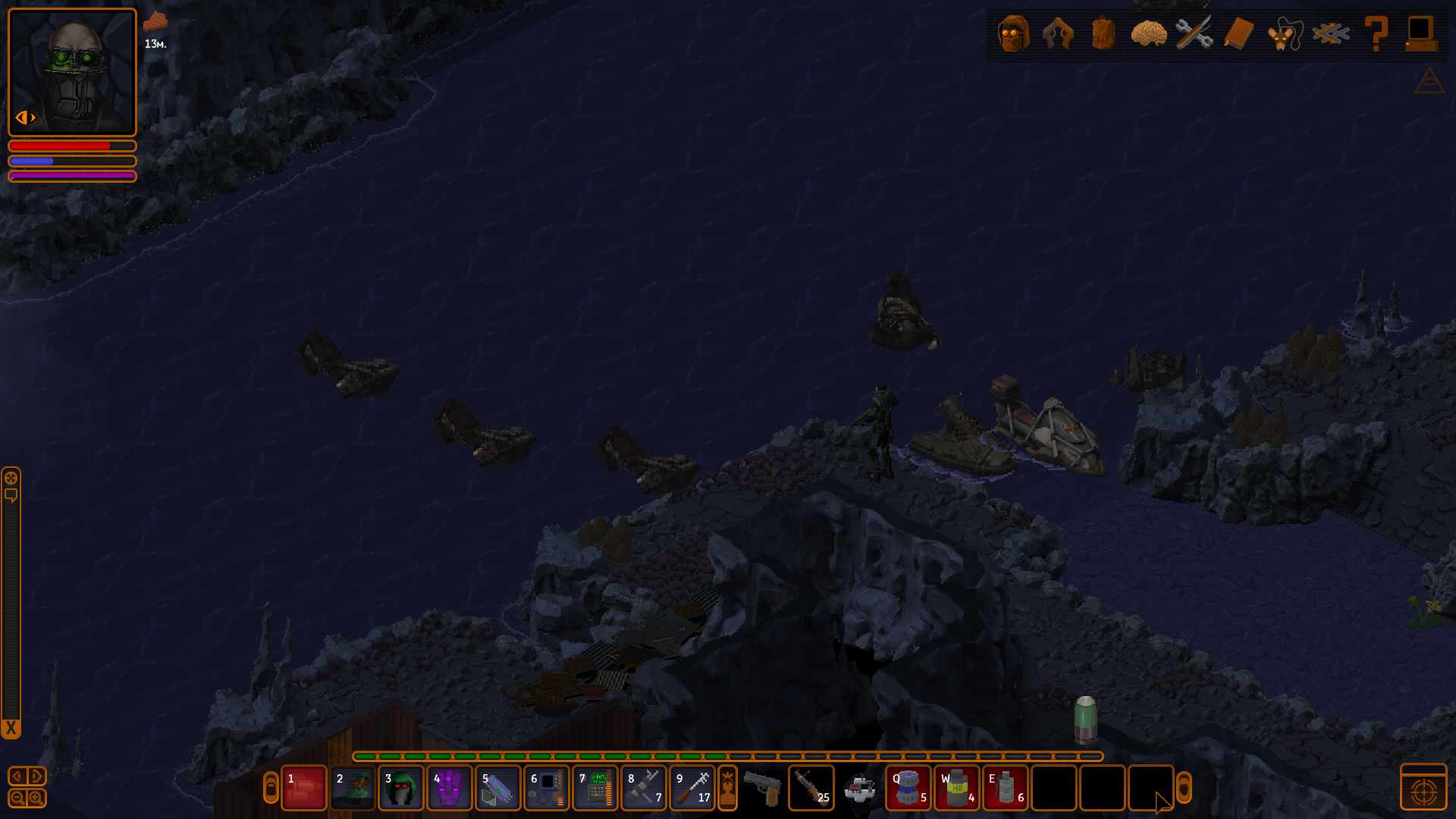Screen dimensions: 1456x819
Task: Open the brain psi abilities menu
Action: pyautogui.click(x=1148, y=33)
